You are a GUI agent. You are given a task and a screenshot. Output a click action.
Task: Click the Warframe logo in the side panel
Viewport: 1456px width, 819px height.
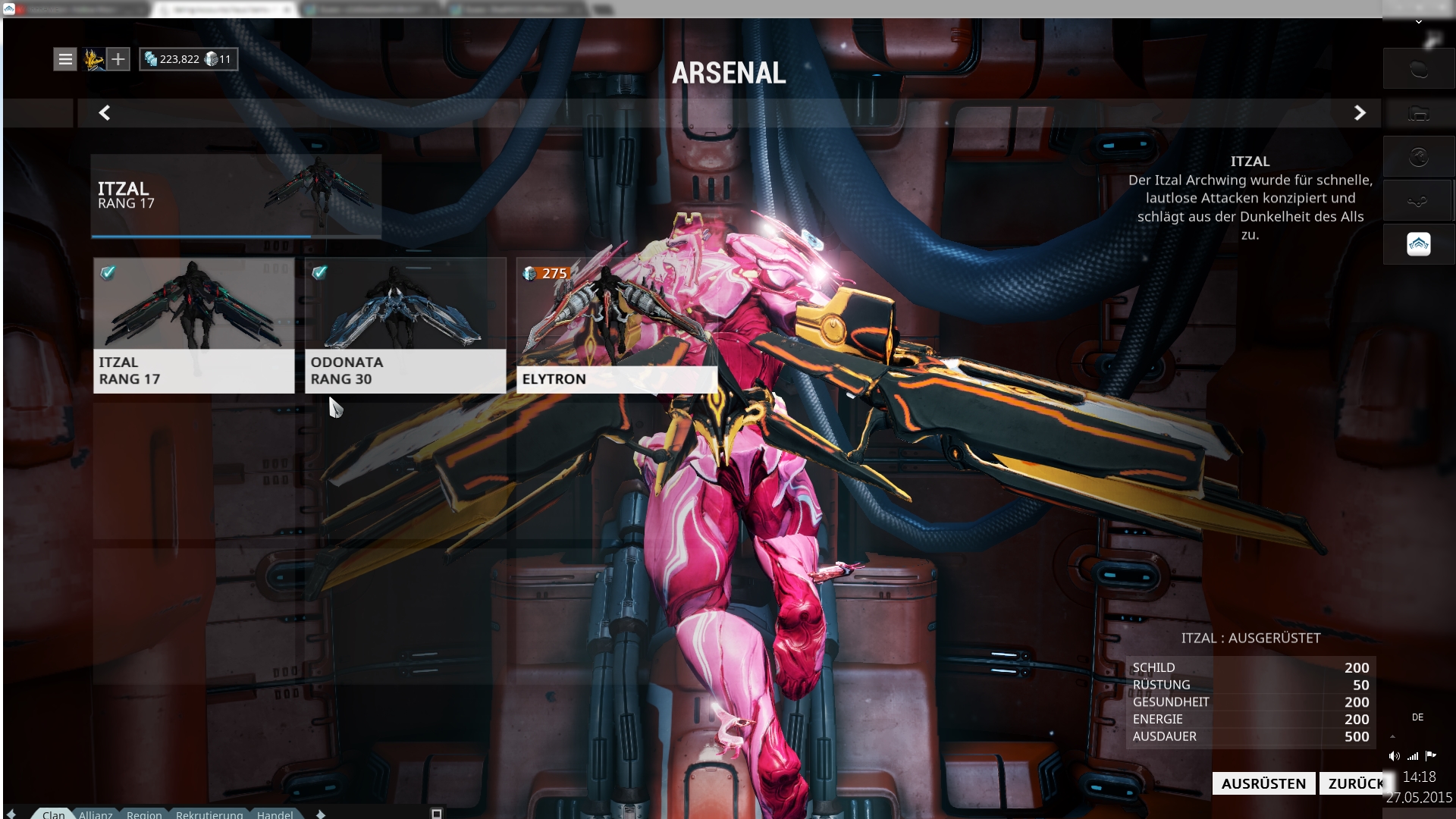[x=1418, y=244]
